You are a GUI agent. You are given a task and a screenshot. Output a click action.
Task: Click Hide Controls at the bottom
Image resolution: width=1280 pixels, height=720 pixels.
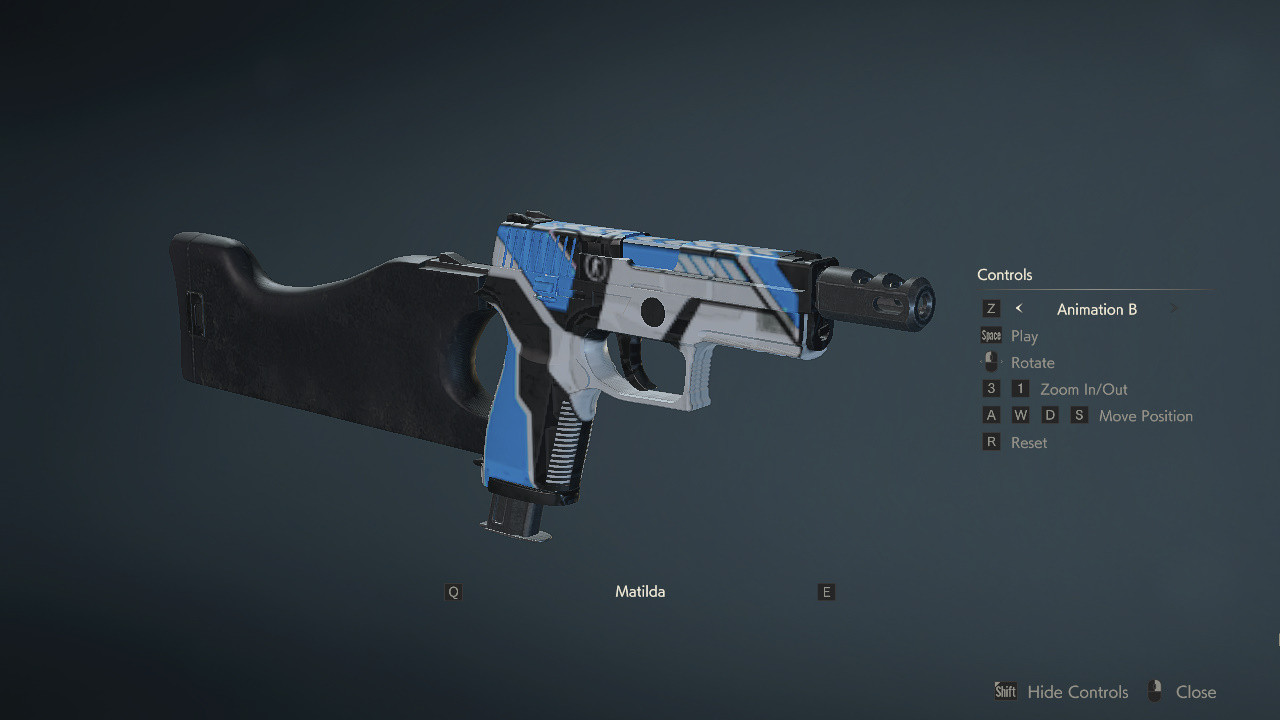(1077, 691)
